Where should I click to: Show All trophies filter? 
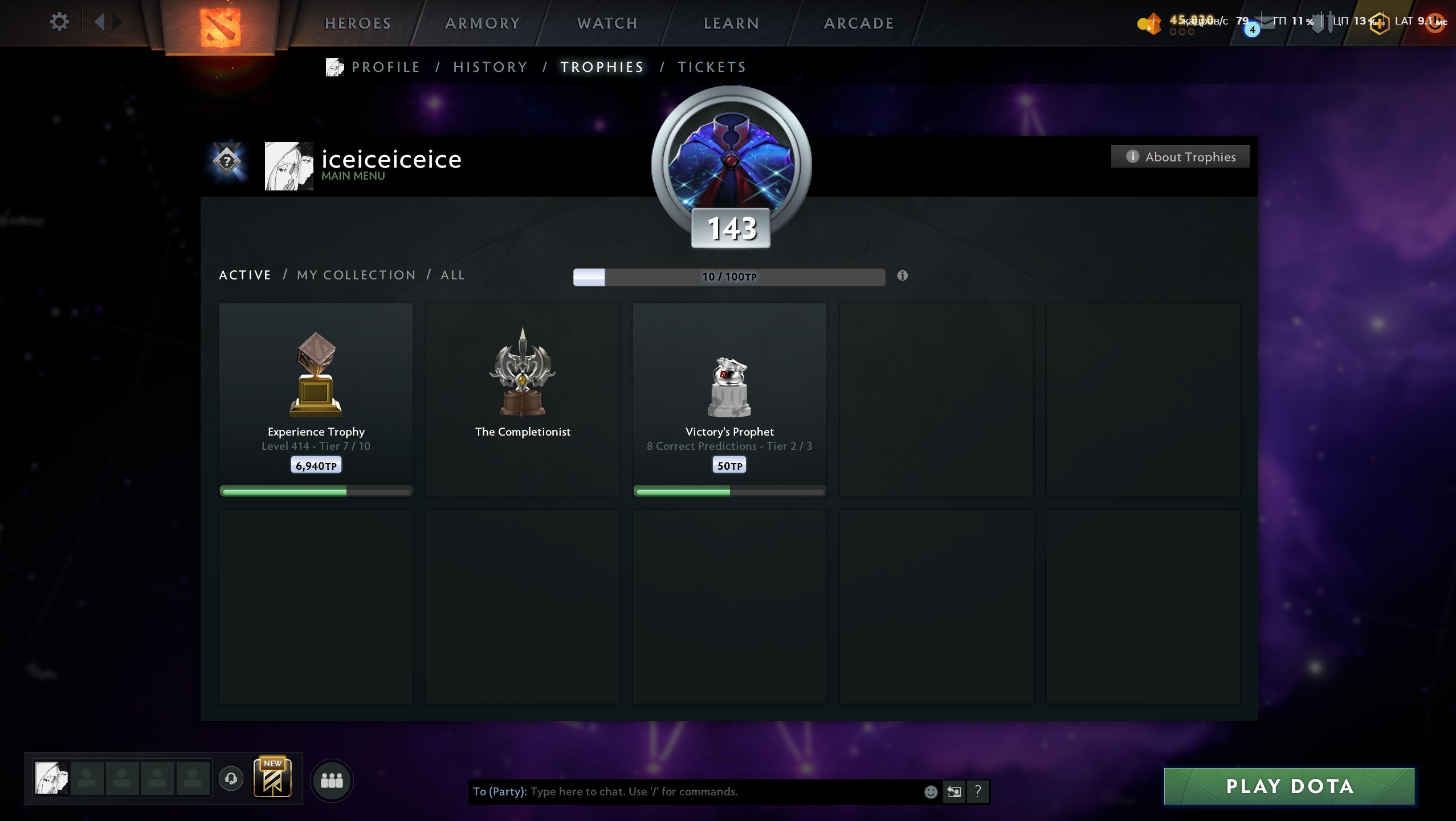pos(452,275)
